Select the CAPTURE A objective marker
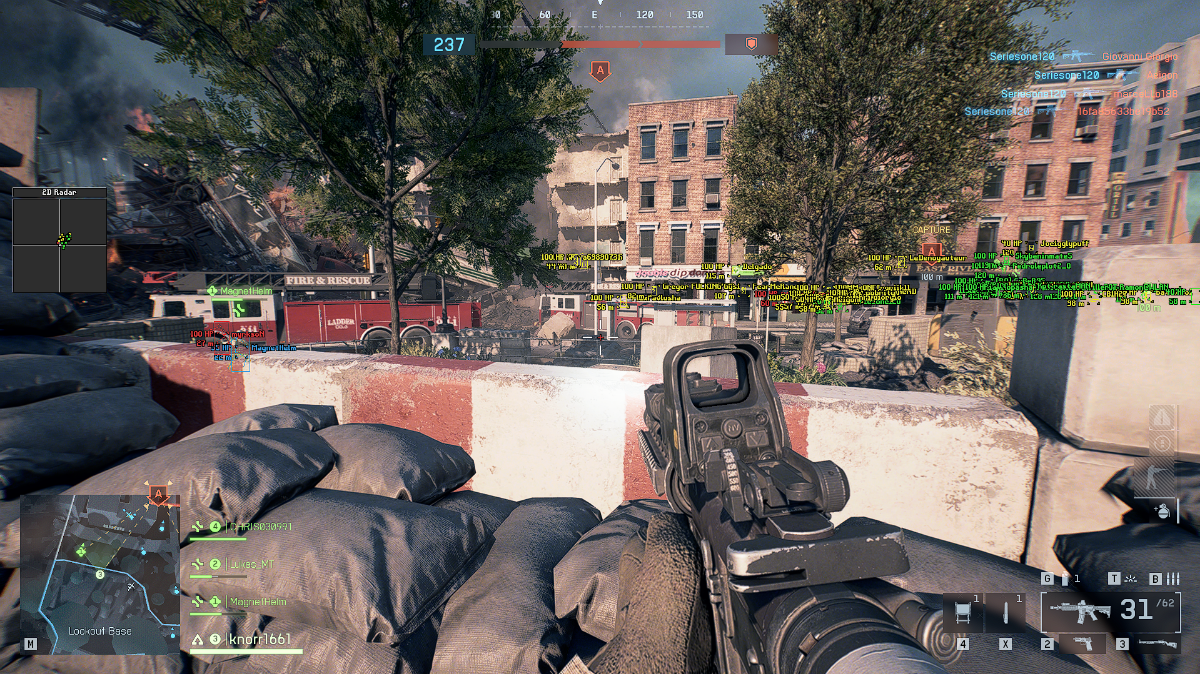Screen dimensions: 1200x674 pos(931,248)
